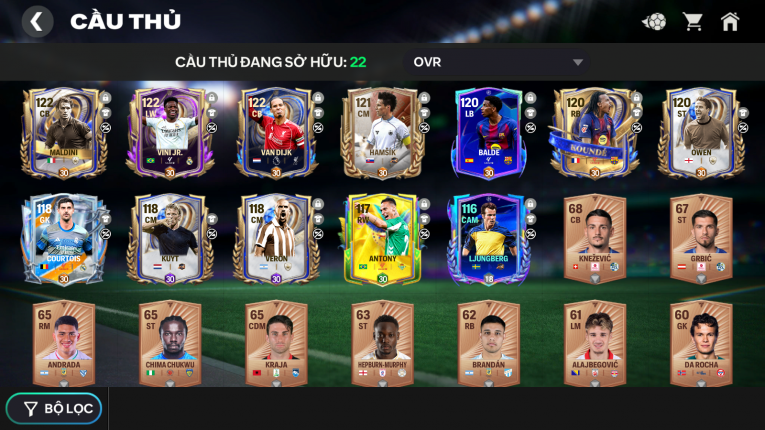The width and height of the screenshot is (765, 430).
Task: Select the Van Dijk card
Action: [x=275, y=133]
